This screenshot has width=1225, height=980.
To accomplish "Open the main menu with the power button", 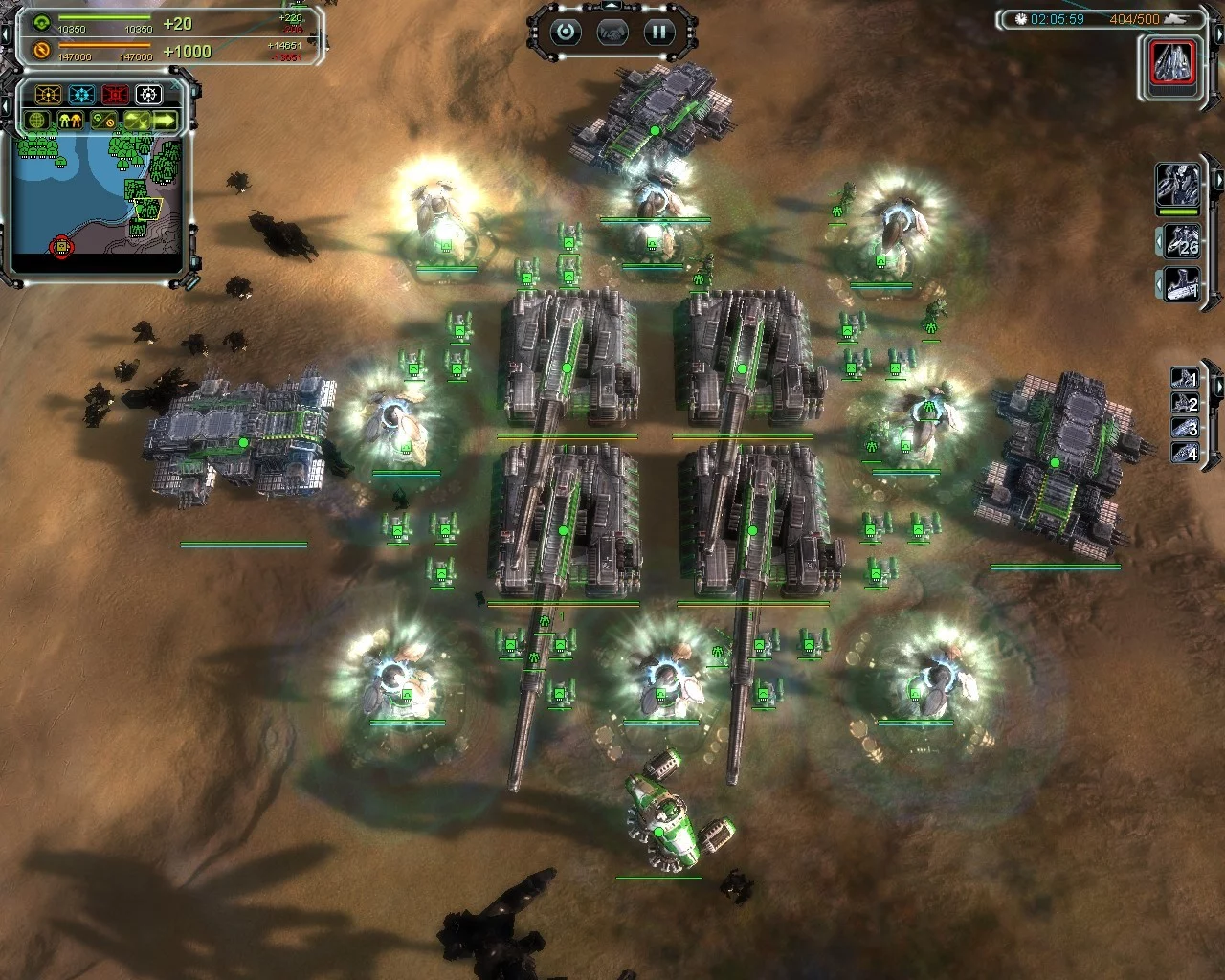I will 566,33.
